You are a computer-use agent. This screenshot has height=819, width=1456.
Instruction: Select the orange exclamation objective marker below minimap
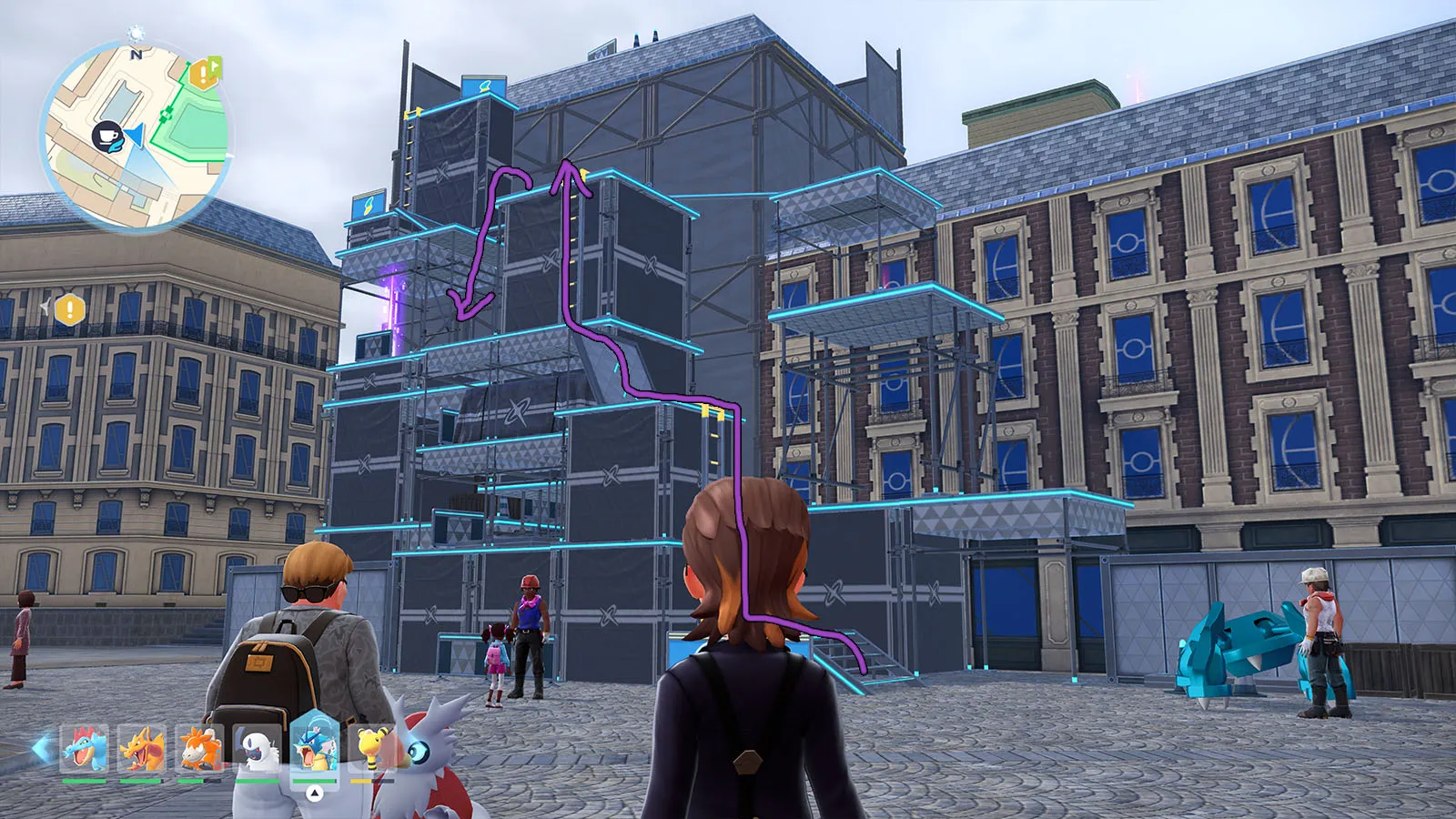coord(69,309)
